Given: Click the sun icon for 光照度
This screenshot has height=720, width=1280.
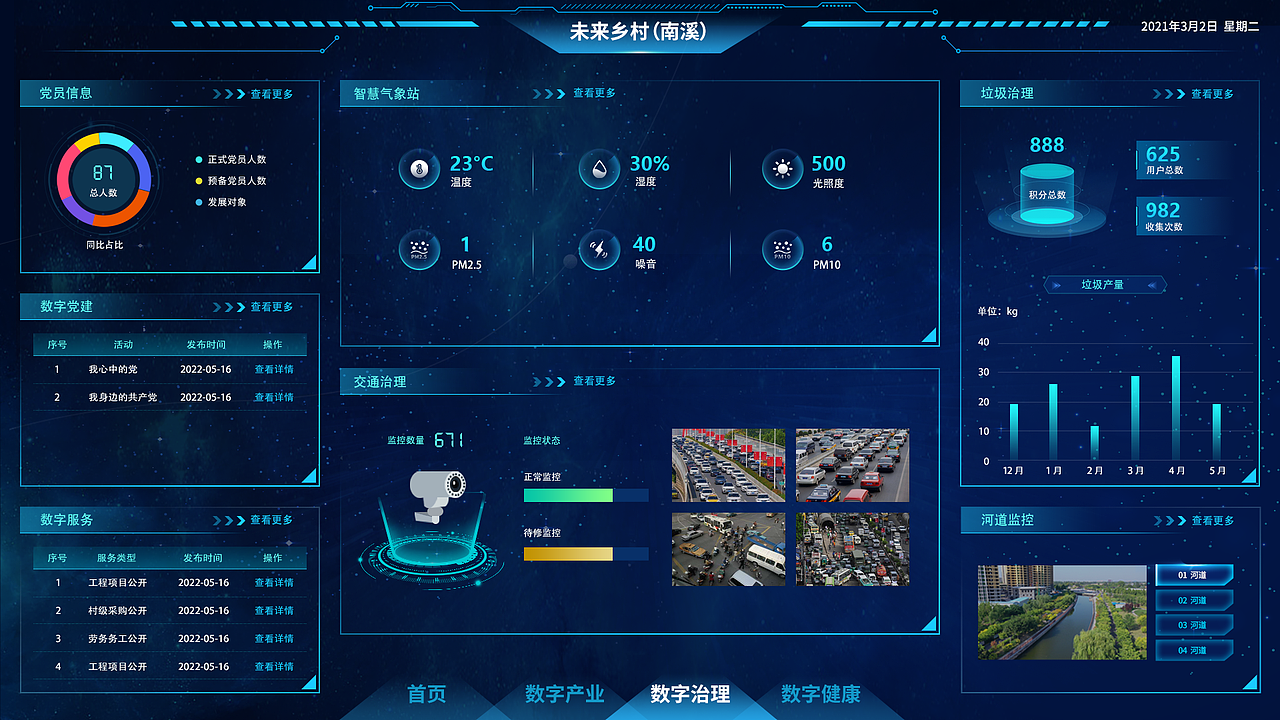Looking at the screenshot, I should [x=780, y=168].
